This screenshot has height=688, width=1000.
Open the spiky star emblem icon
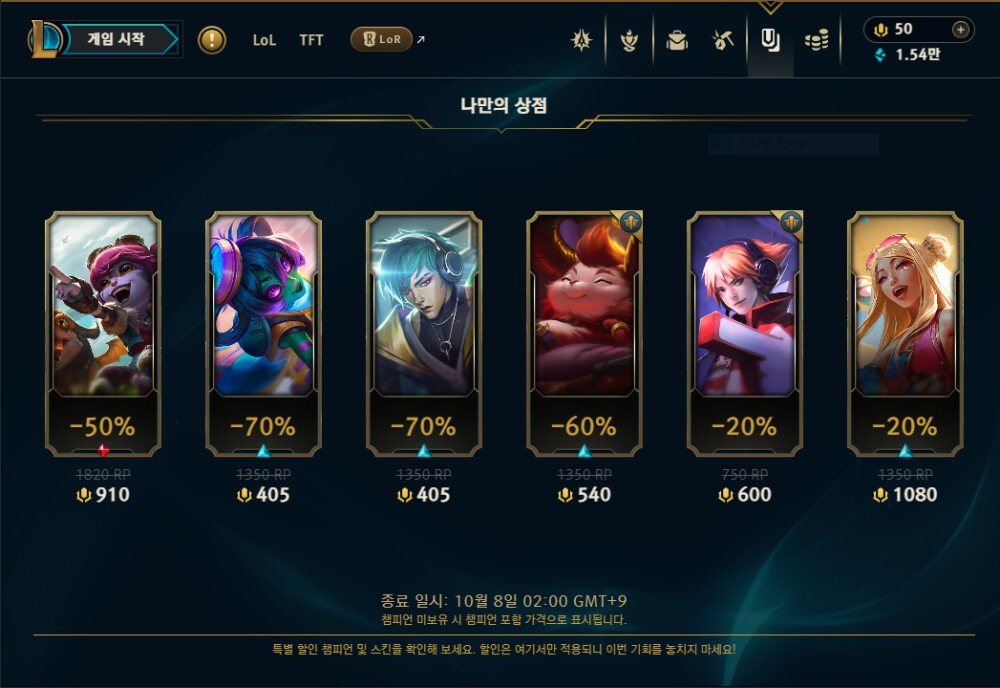click(x=581, y=41)
